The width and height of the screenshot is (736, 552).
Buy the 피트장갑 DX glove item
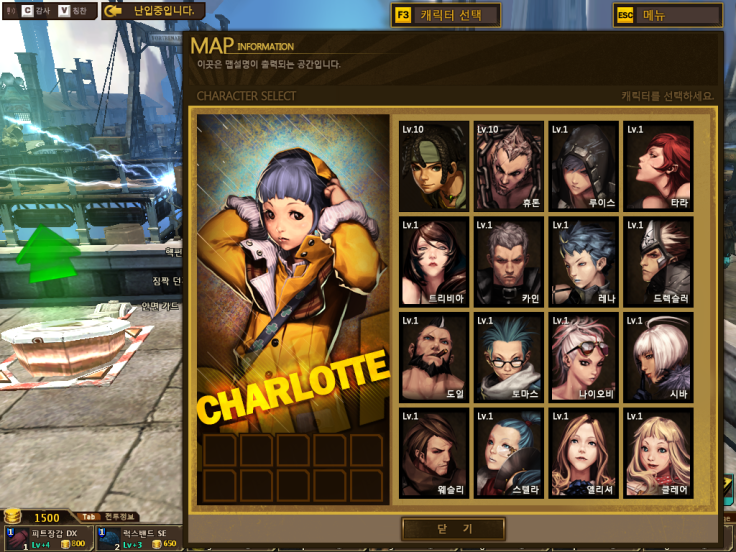point(45,538)
